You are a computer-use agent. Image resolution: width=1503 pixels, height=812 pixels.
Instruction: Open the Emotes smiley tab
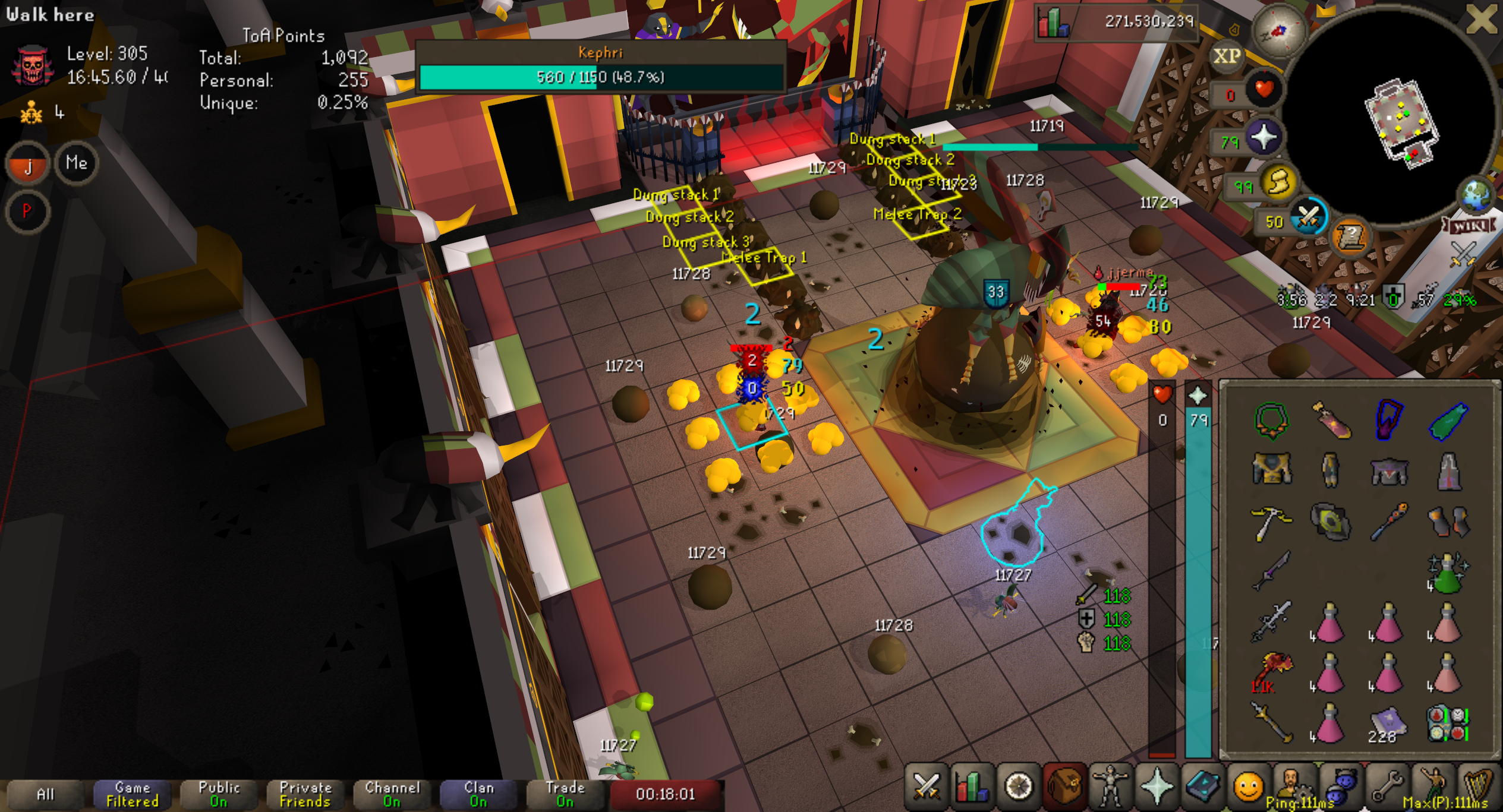pos(1247,787)
